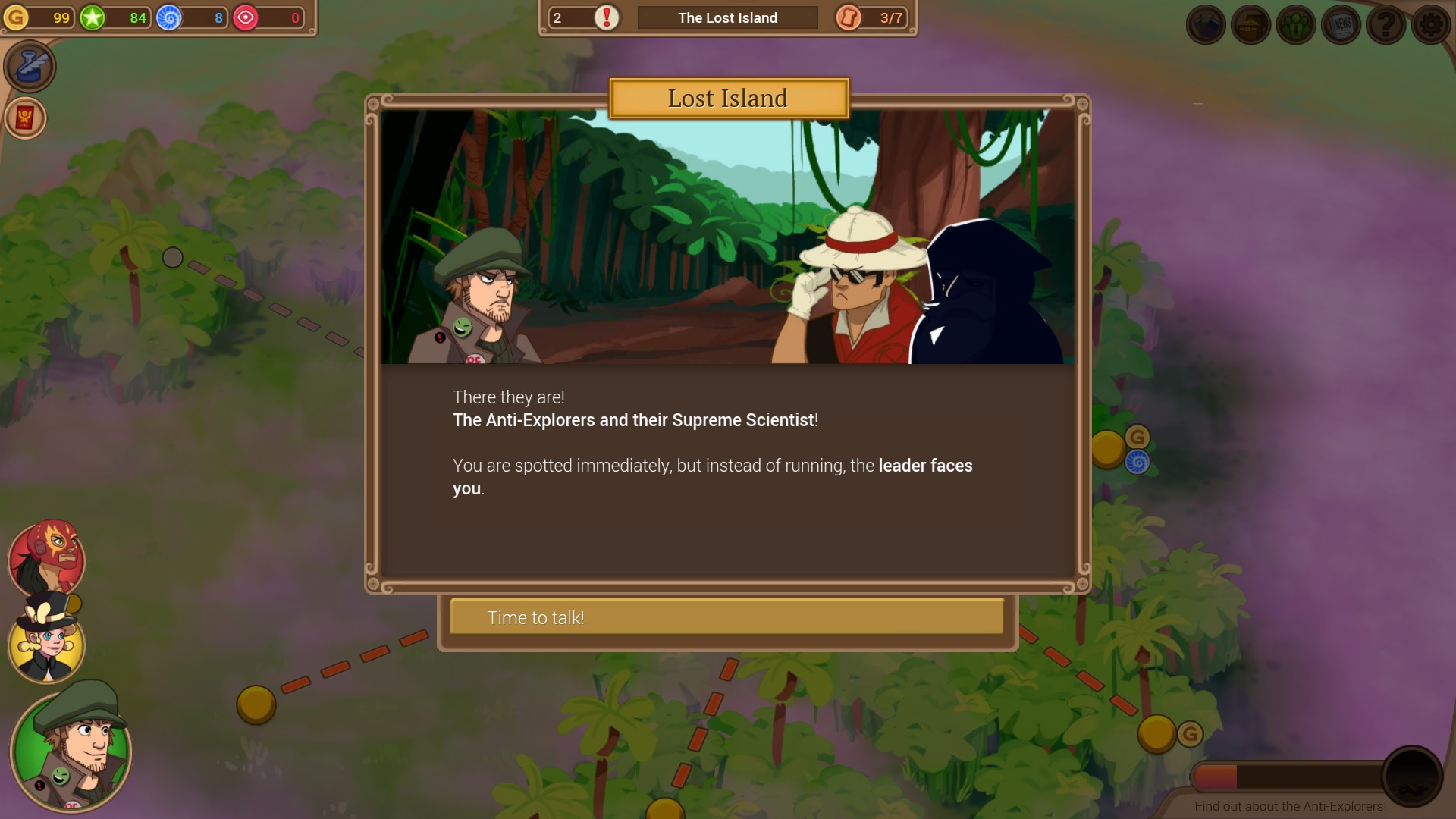Open the help question mark panel
This screenshot has height=819, width=1456.
point(1385,24)
